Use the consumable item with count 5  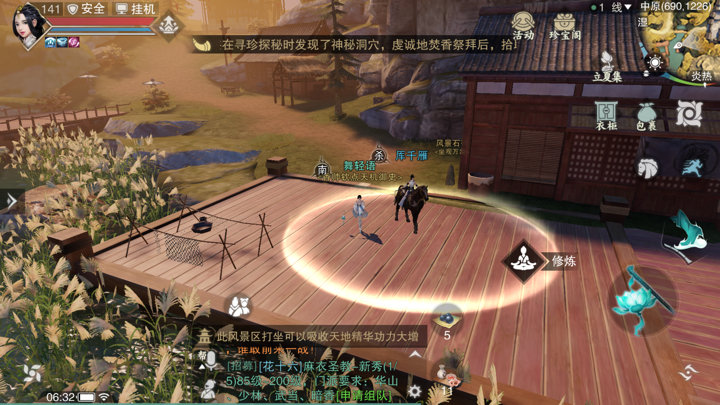pyautogui.click(x=448, y=319)
